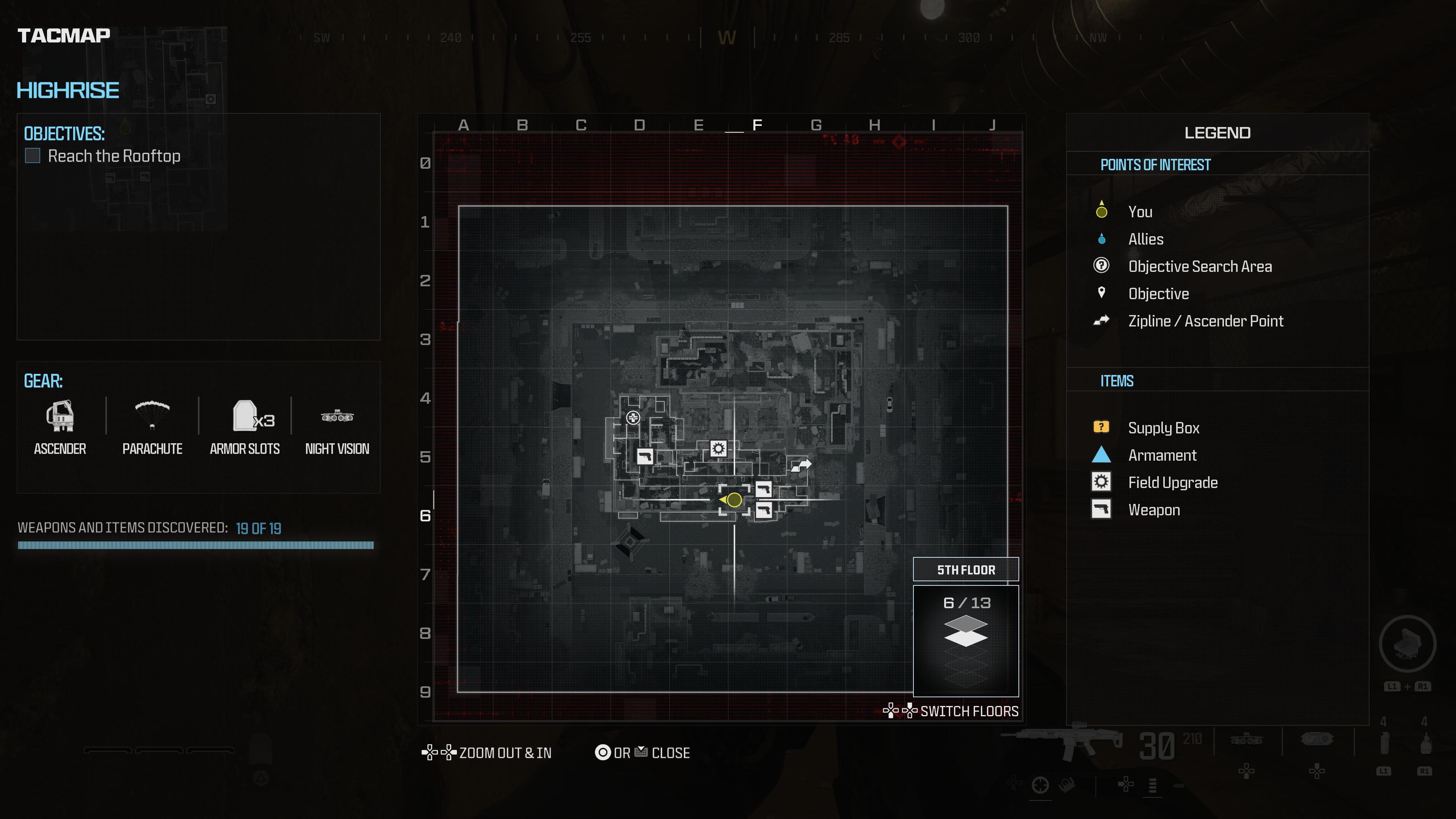This screenshot has width=1456, height=819.
Task: Open the 5th Floor selector panel
Action: click(966, 570)
